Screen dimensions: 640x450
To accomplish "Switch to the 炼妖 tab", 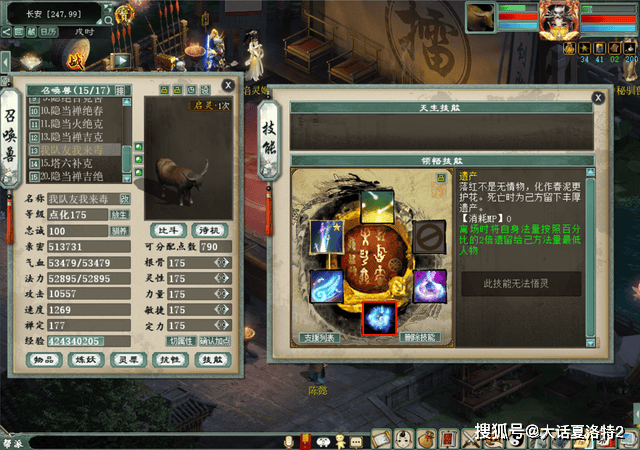I will [84, 360].
